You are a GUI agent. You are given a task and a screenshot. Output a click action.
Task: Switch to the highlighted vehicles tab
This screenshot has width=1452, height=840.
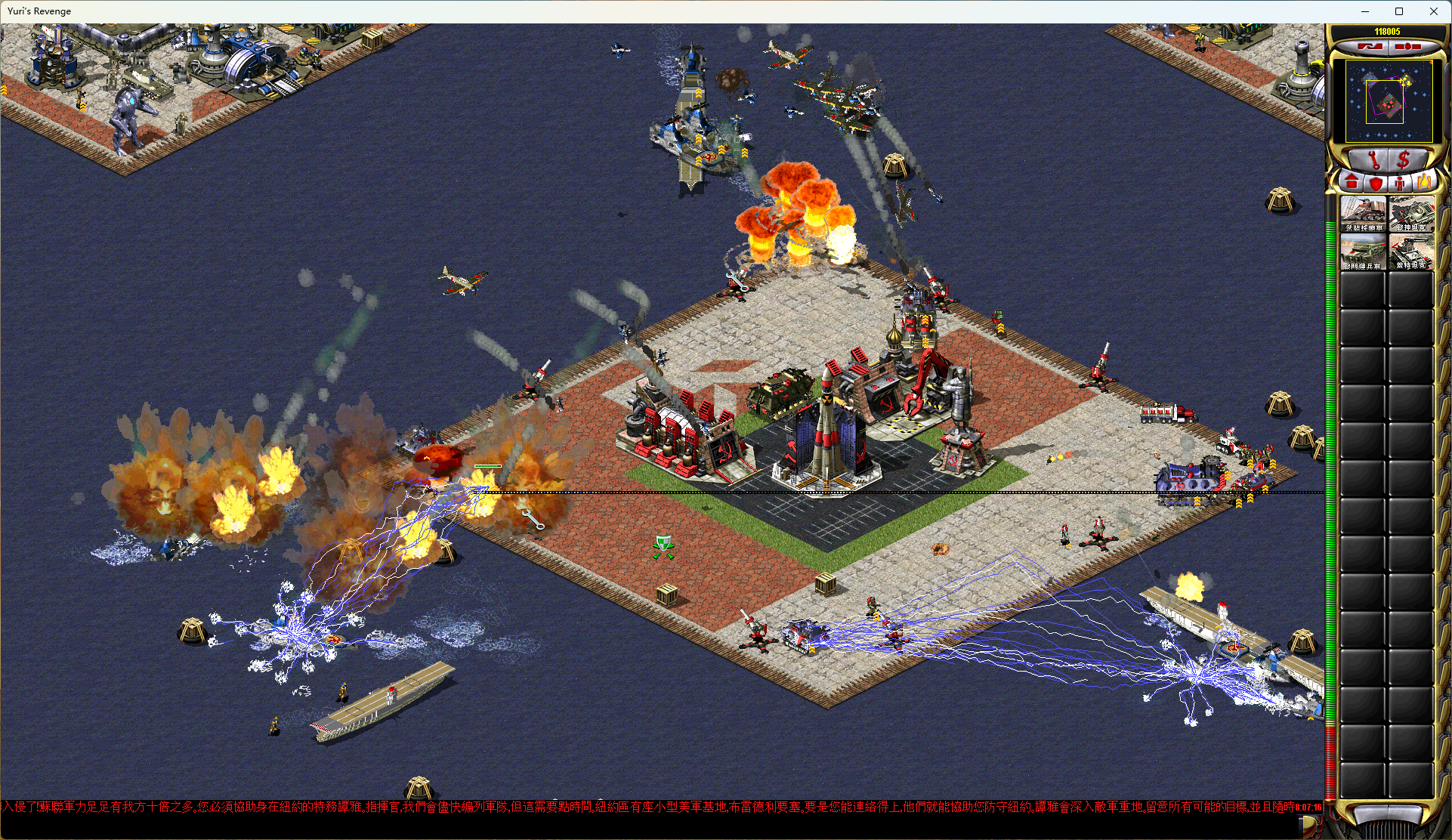click(1424, 183)
